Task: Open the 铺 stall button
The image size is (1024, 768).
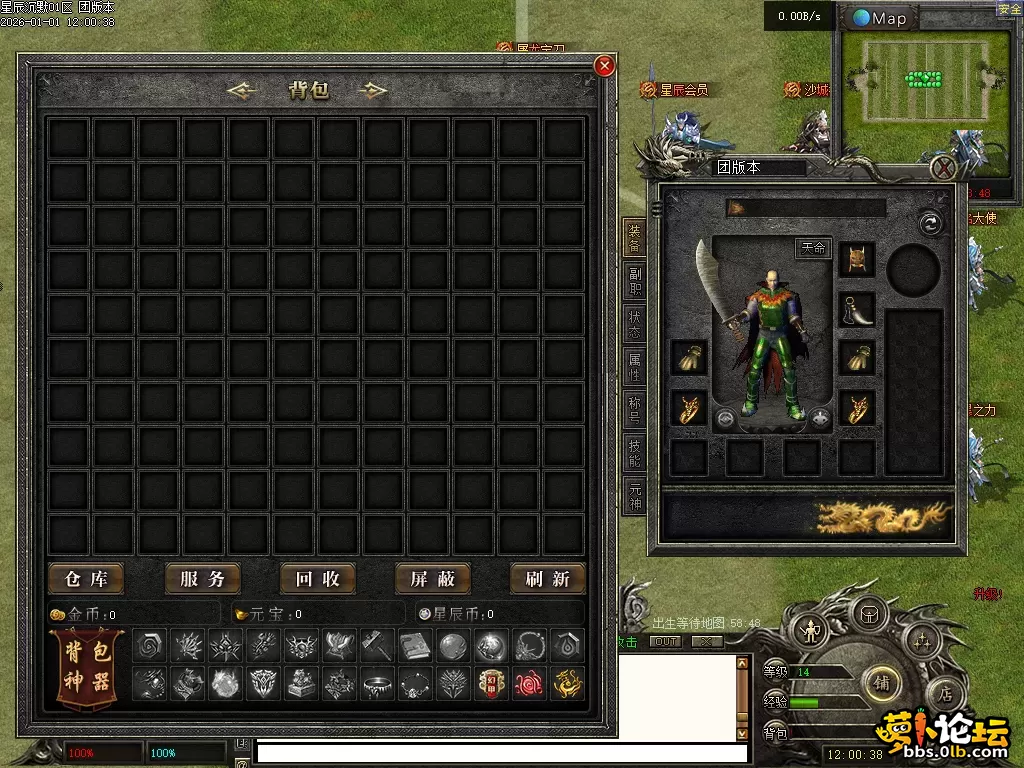Action: [x=881, y=682]
